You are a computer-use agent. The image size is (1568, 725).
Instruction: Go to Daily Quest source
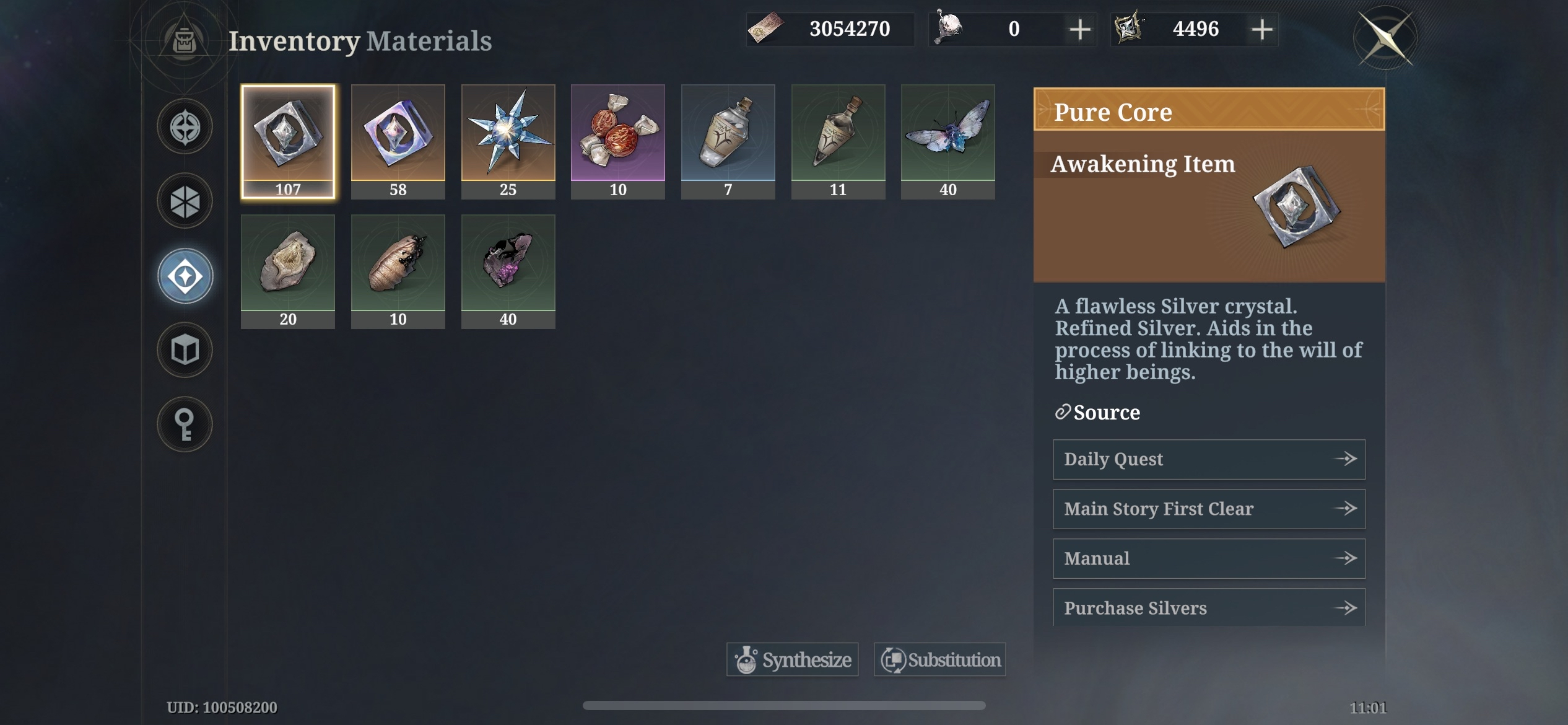coord(1209,459)
